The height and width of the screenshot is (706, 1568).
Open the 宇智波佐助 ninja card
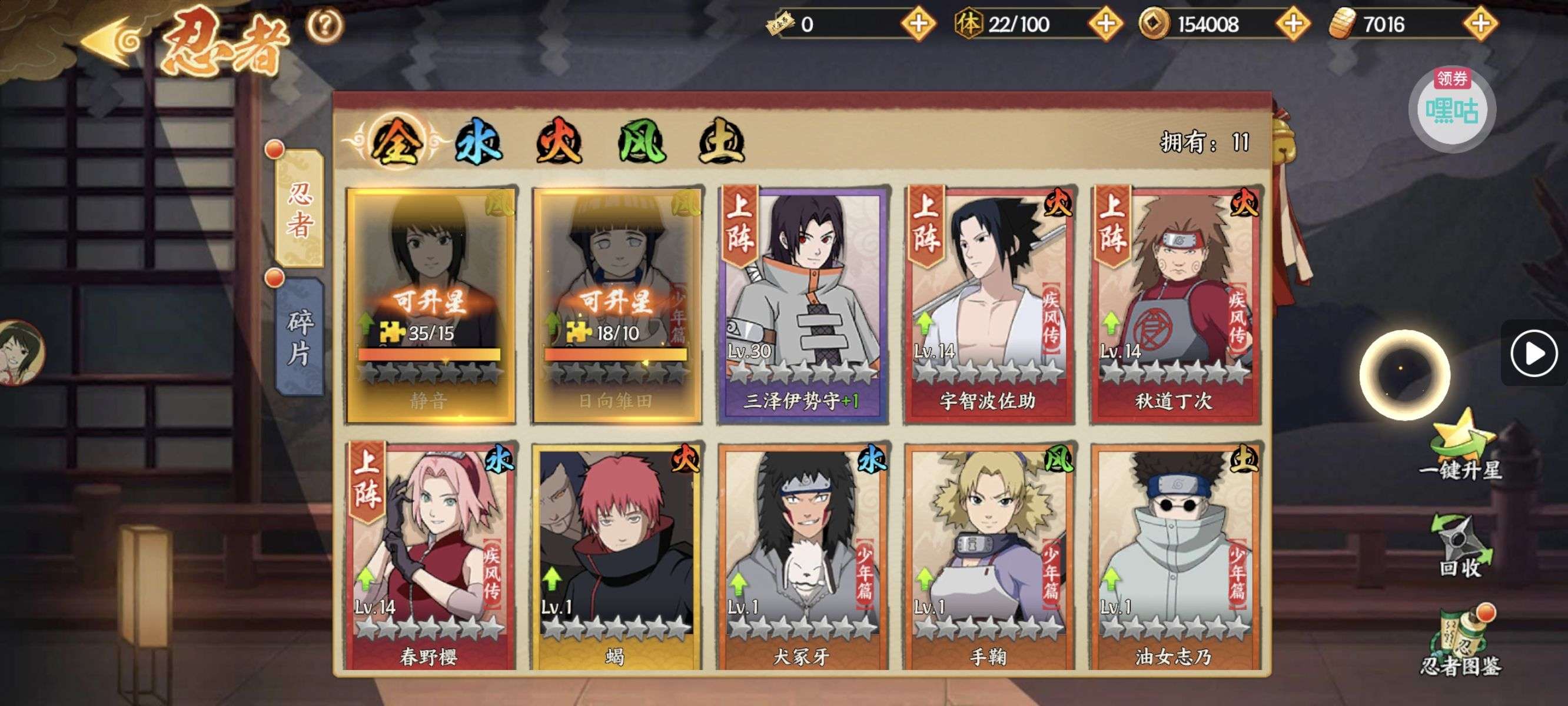(989, 304)
